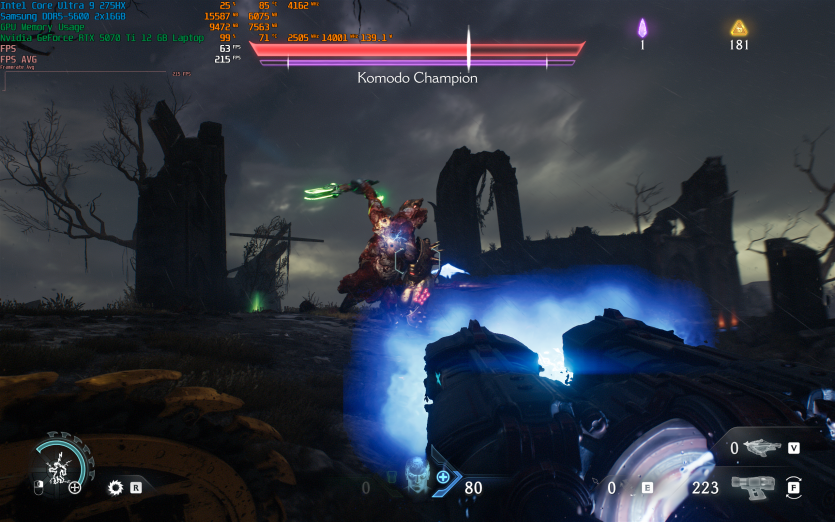The image size is (835, 522).
Task: Activate the spiked gear ability icon
Action: point(115,488)
